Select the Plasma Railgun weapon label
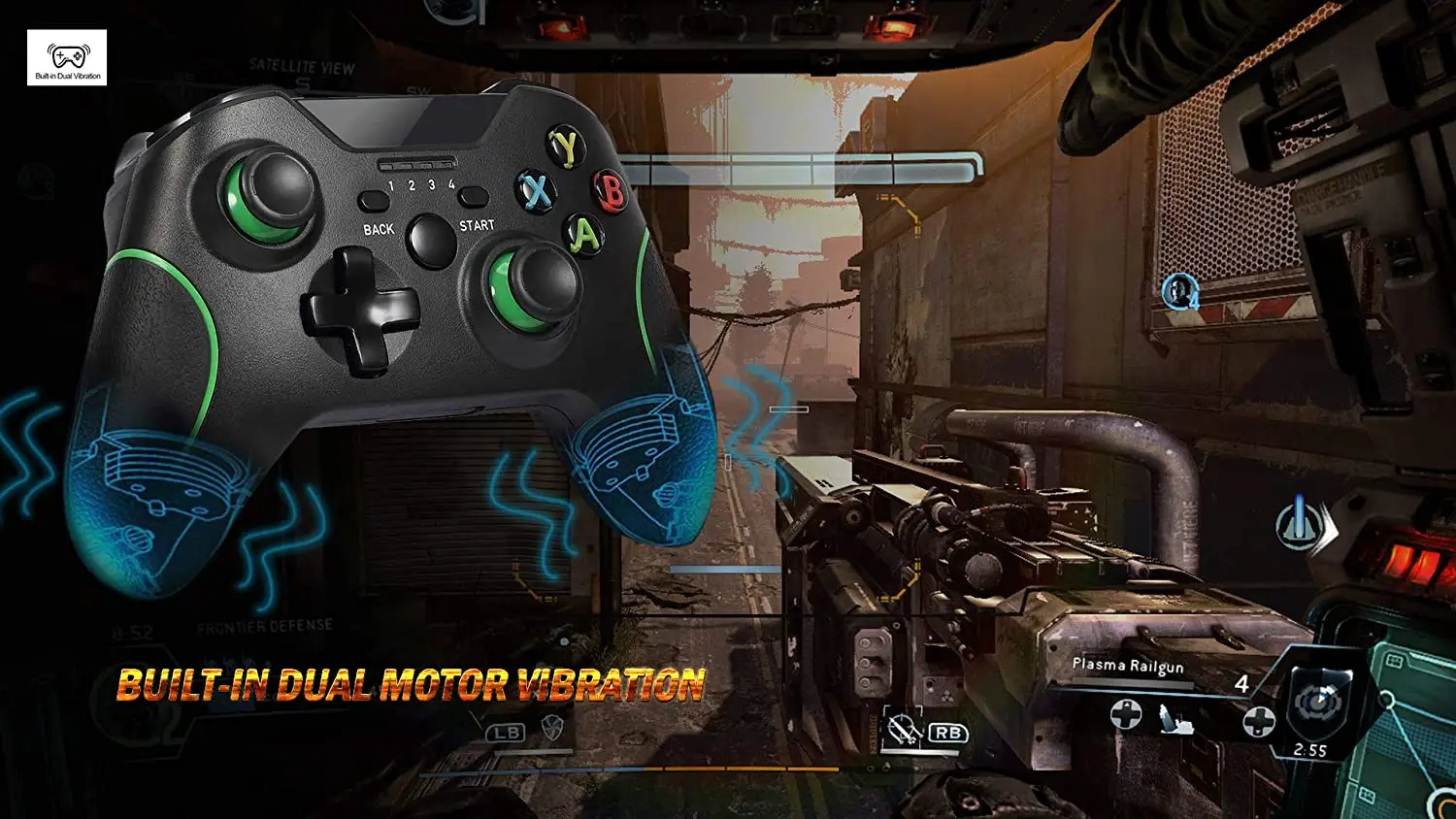This screenshot has height=819, width=1456. (1128, 666)
